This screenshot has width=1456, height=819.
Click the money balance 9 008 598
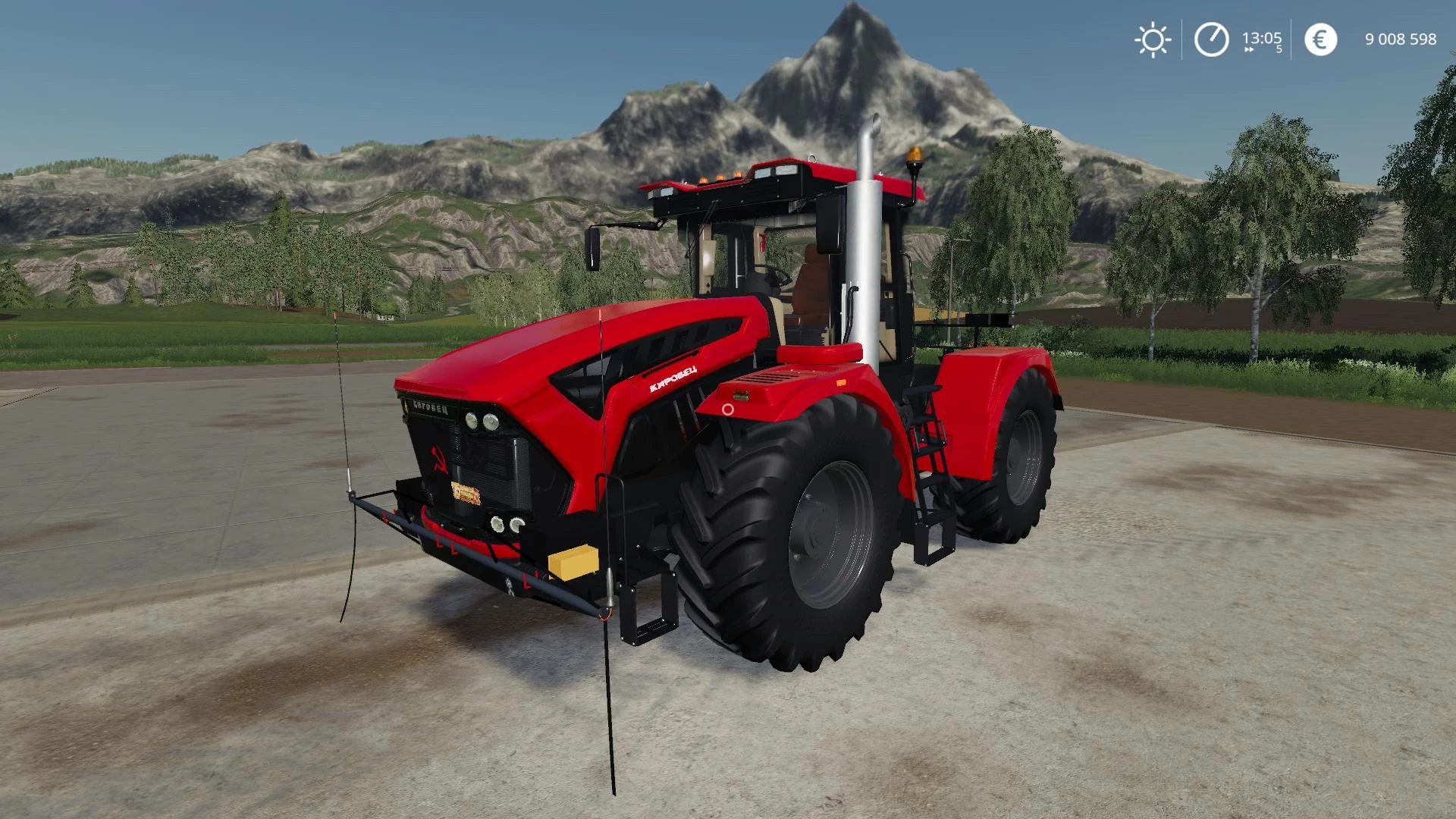(x=1402, y=39)
